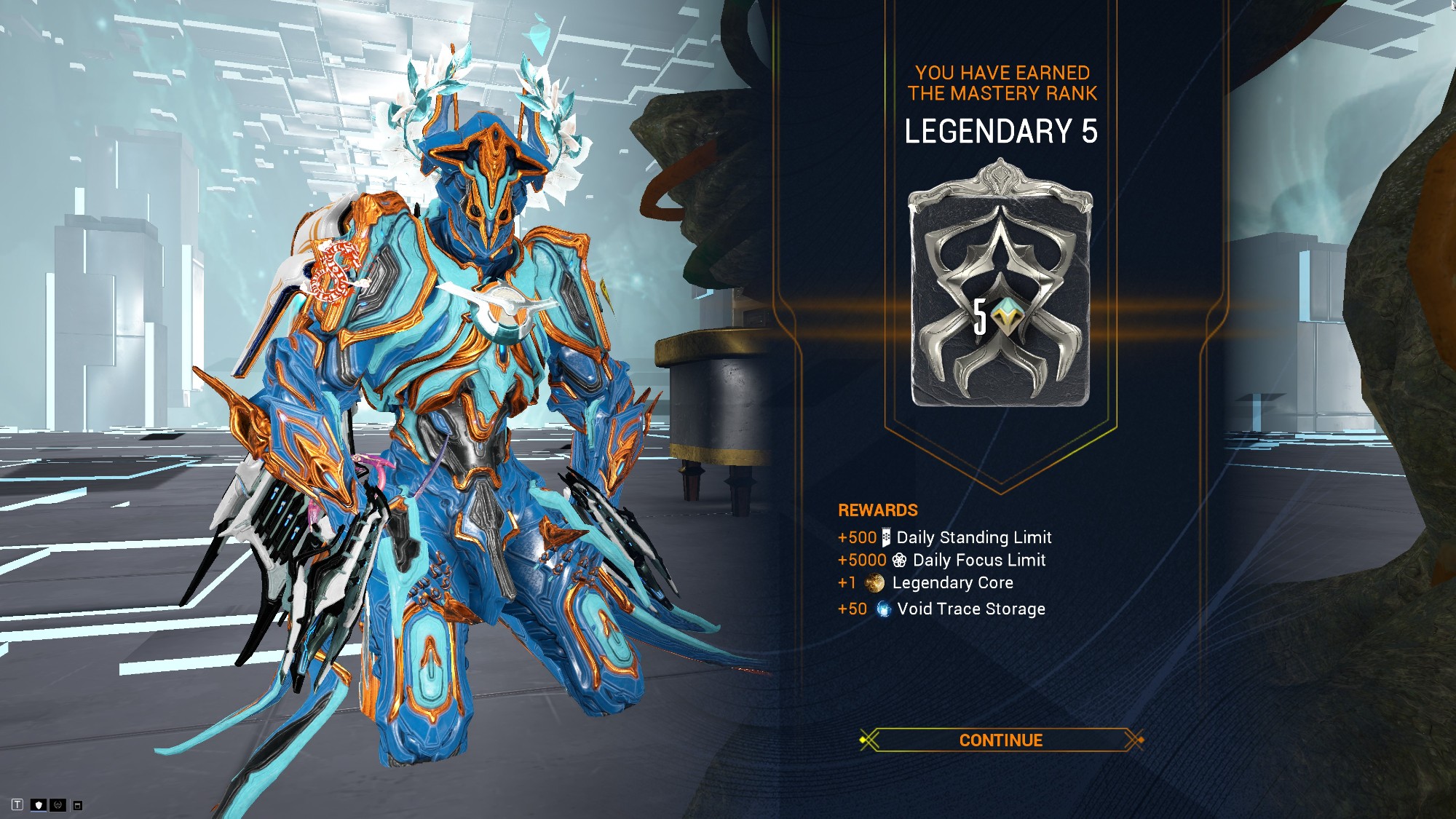The width and height of the screenshot is (1456, 819).
Task: Open the shield chat tab
Action: pyautogui.click(x=39, y=804)
